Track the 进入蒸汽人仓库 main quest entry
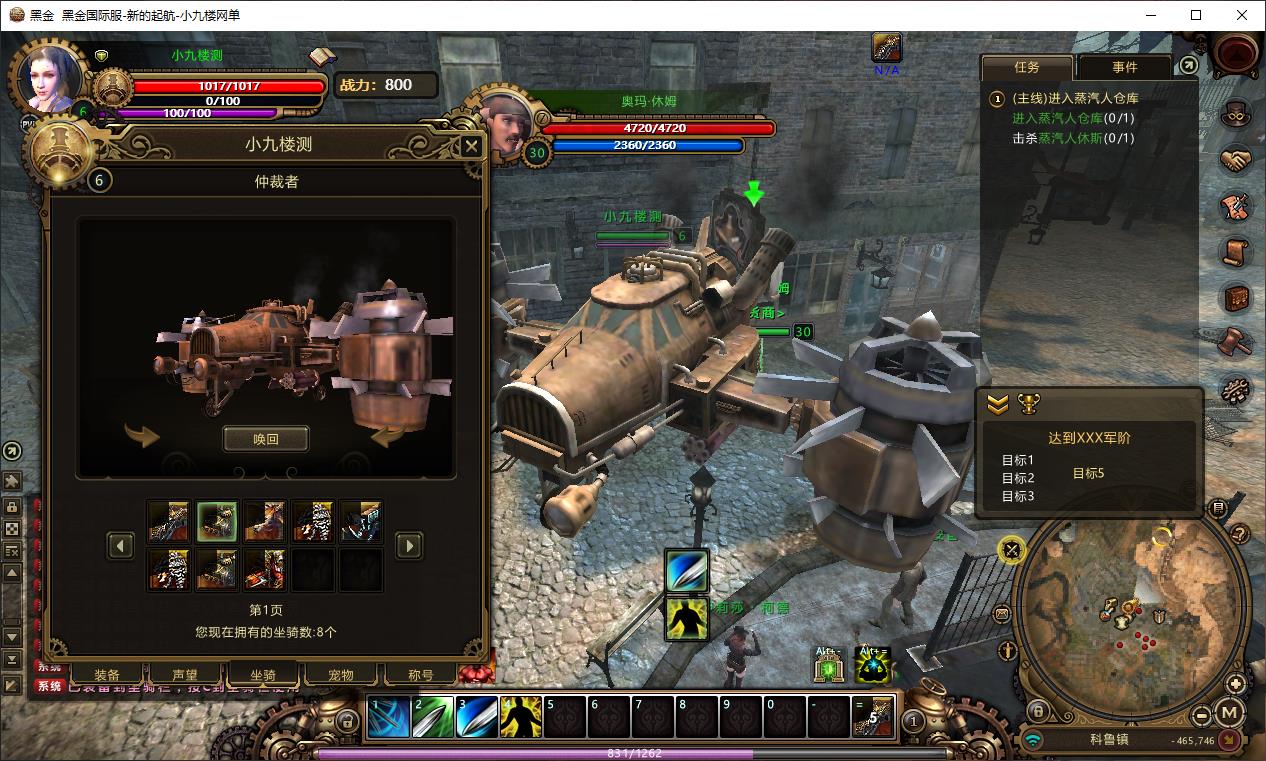The height and width of the screenshot is (761, 1266). click(x=1075, y=98)
